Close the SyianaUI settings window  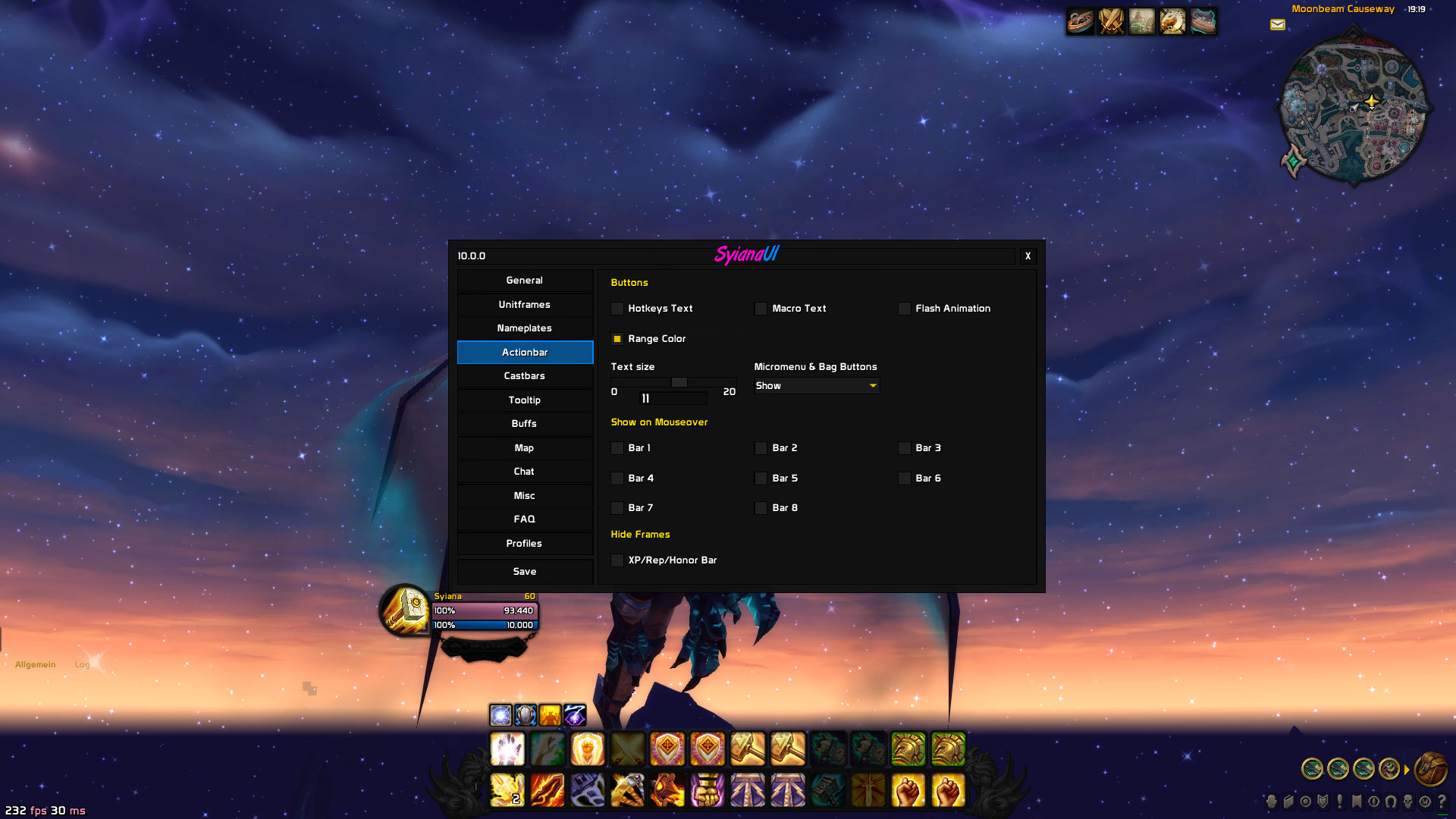[x=1028, y=256]
